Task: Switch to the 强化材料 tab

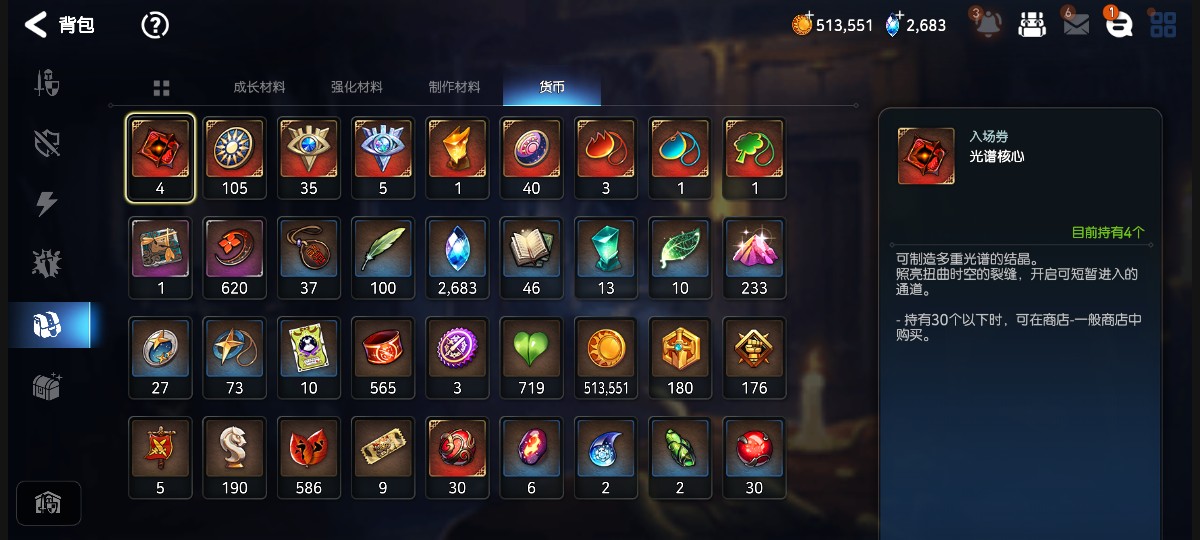Action: click(x=357, y=87)
